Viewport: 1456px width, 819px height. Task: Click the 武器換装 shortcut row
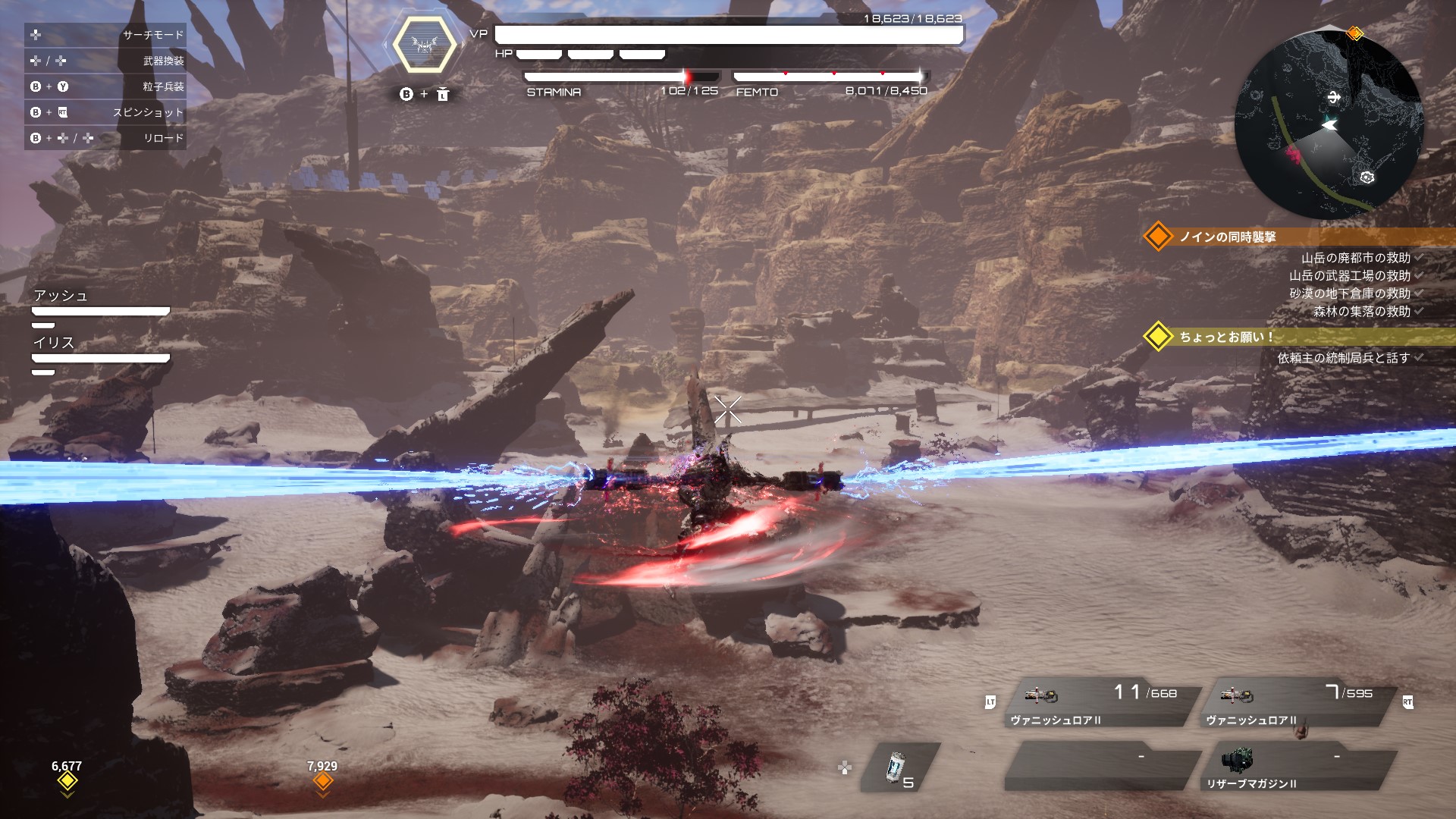(x=105, y=61)
